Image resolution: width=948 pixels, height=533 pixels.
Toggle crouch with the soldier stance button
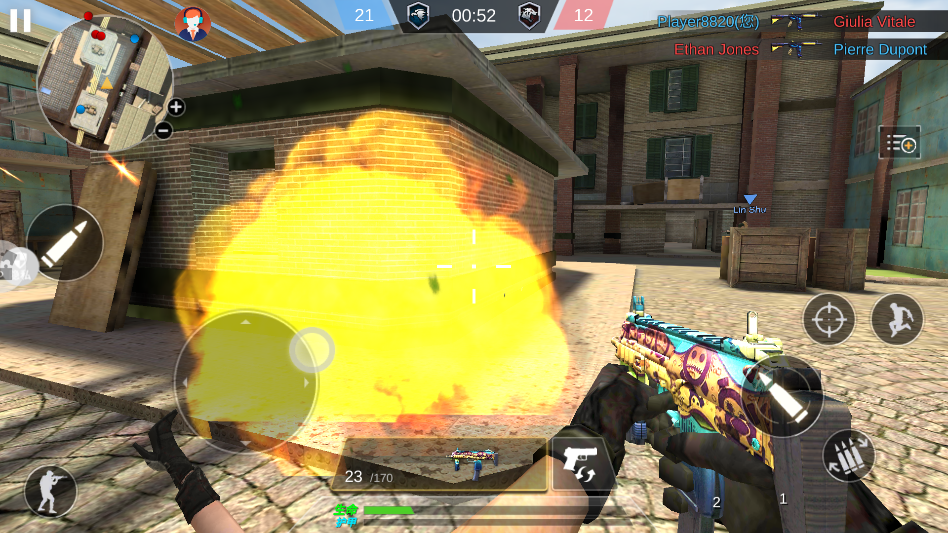(51, 491)
